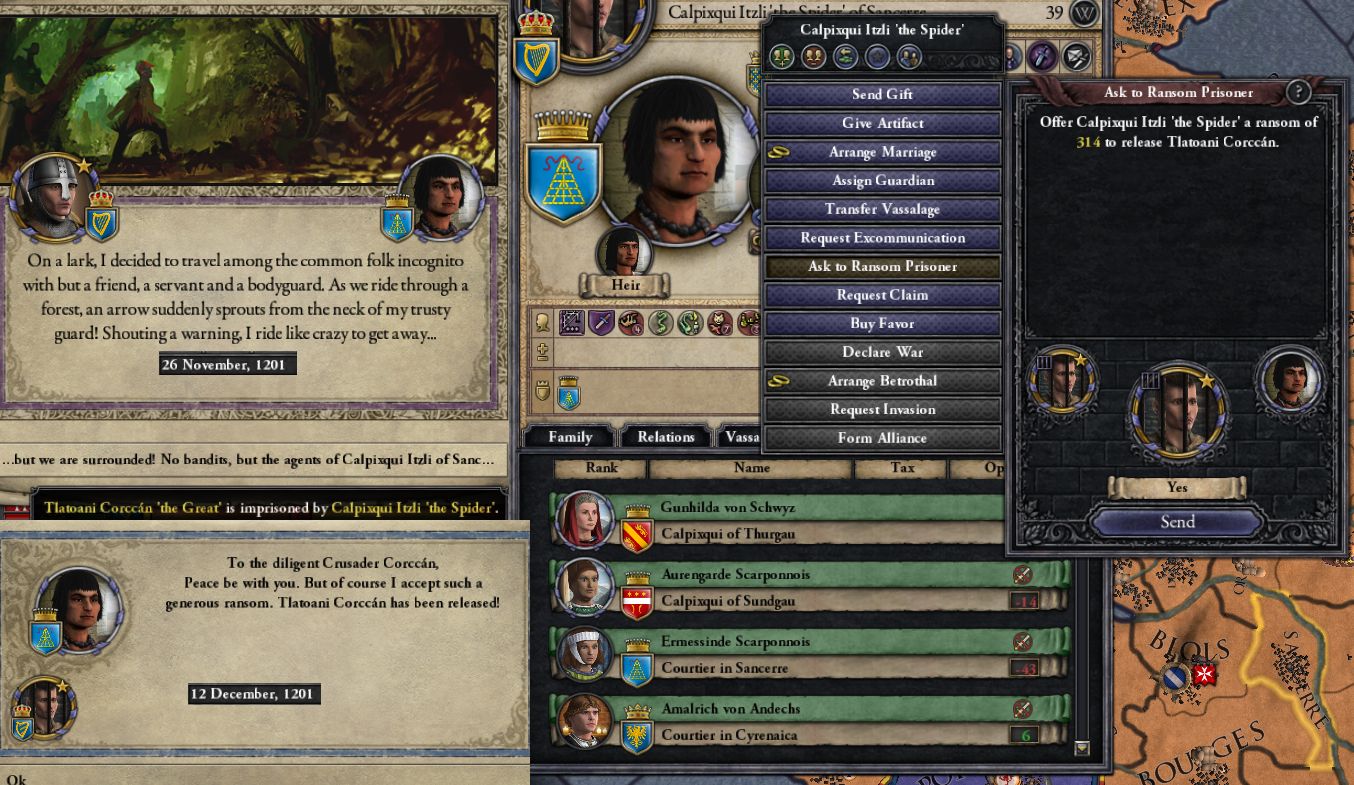Image resolution: width=1354 pixels, height=785 pixels.
Task: Switch to the Family tab
Action: (x=569, y=436)
